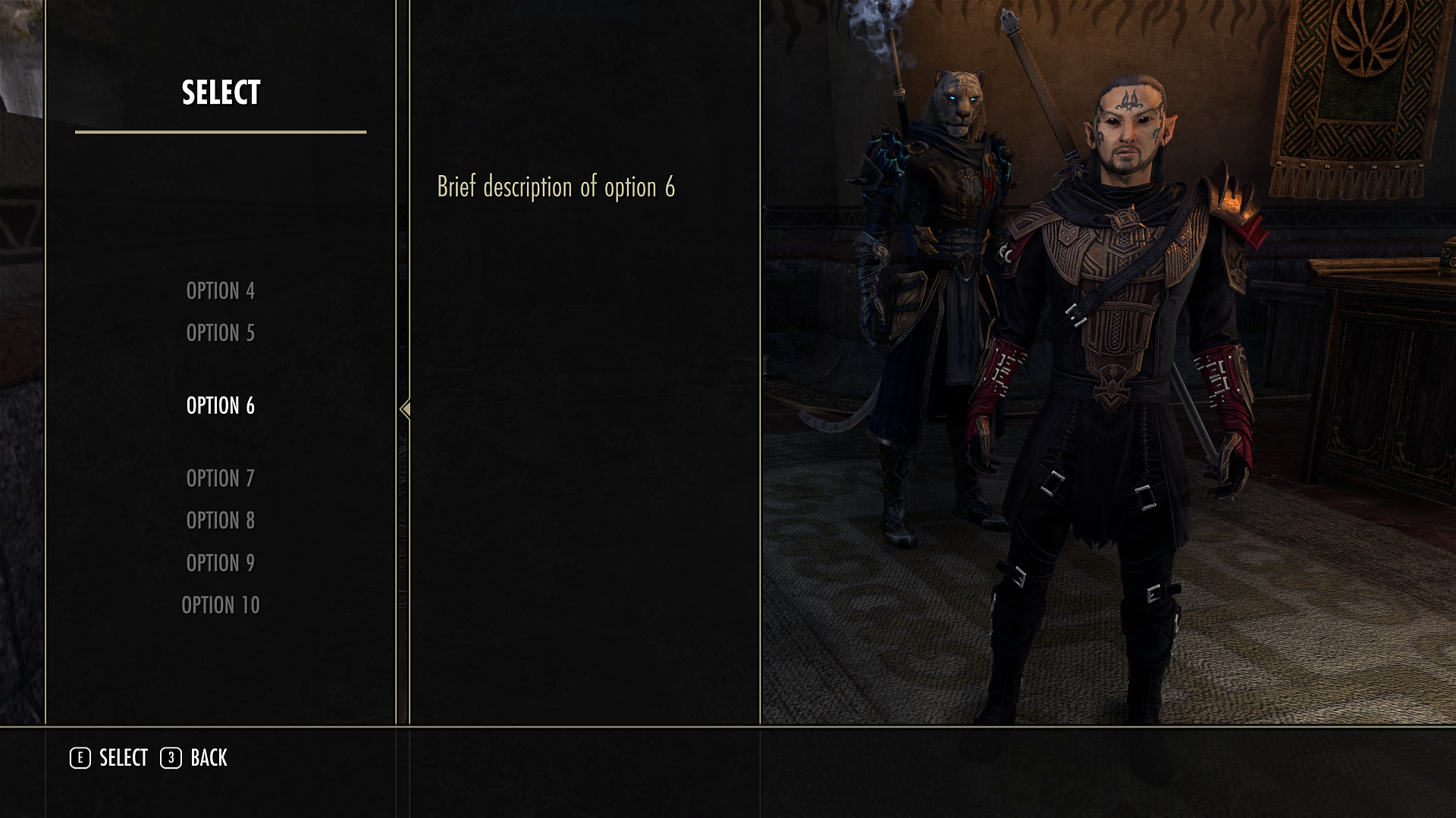Image resolution: width=1456 pixels, height=818 pixels.
Task: Select Option 5 from the list
Action: pos(220,333)
